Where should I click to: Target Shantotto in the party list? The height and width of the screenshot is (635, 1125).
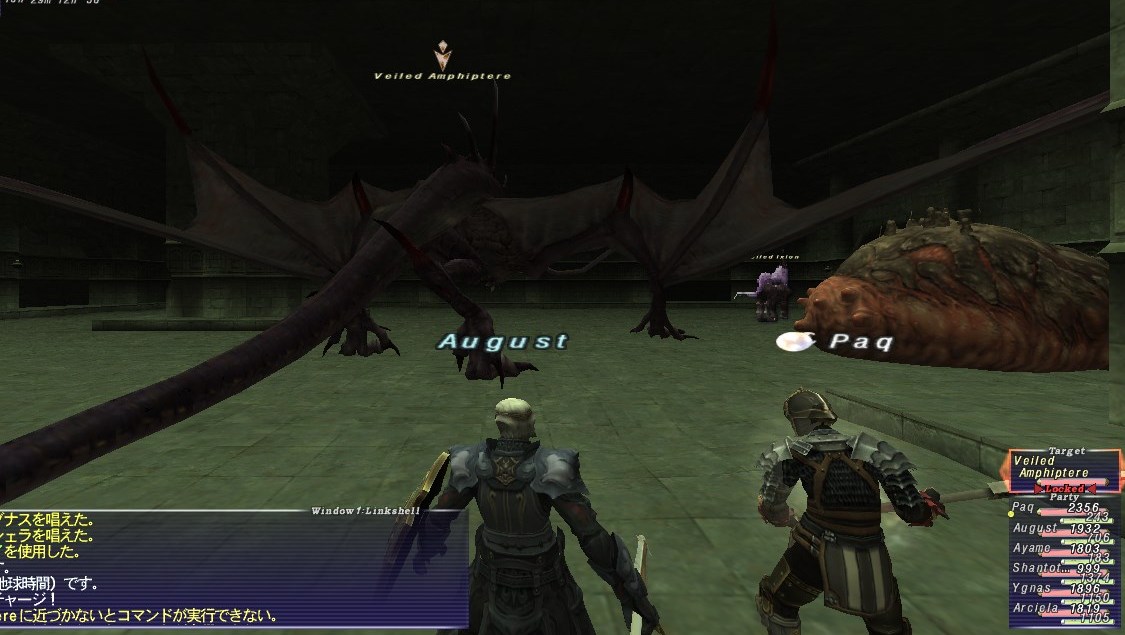point(1060,570)
